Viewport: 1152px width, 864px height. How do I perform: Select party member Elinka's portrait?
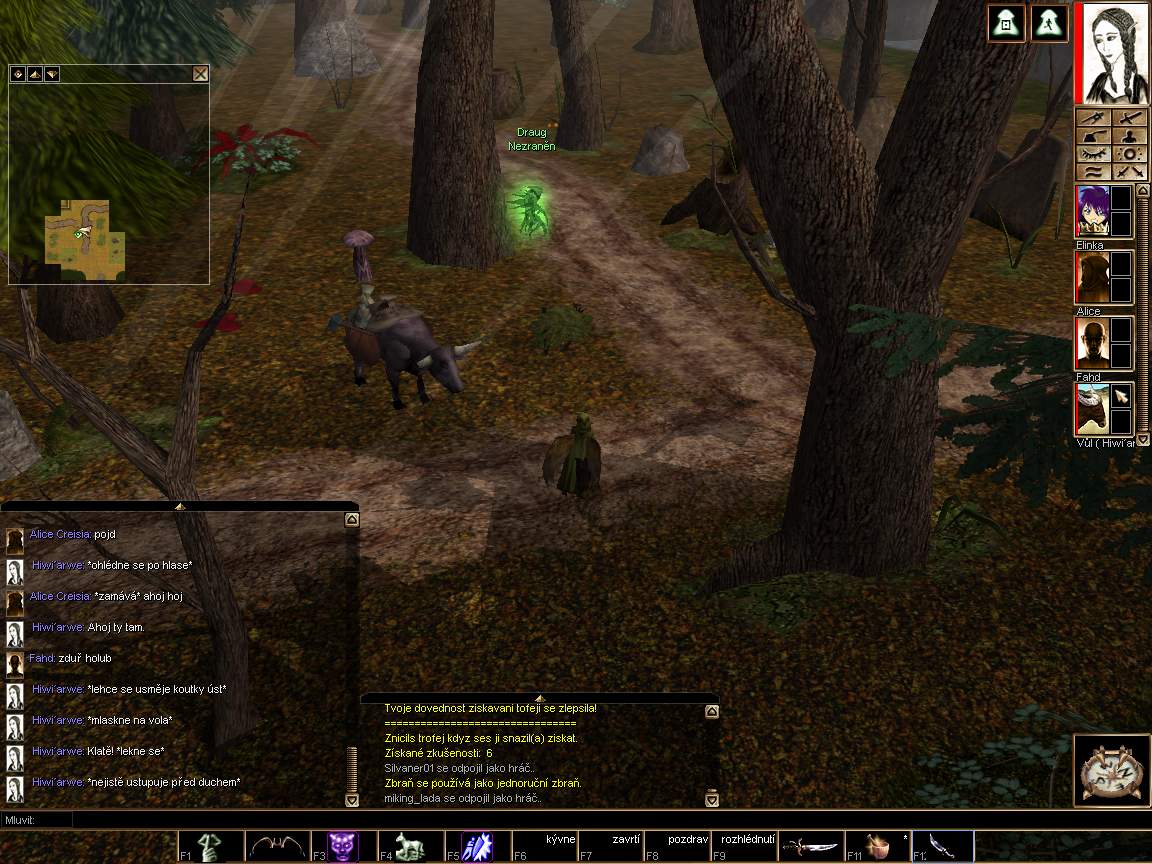[x=1092, y=211]
